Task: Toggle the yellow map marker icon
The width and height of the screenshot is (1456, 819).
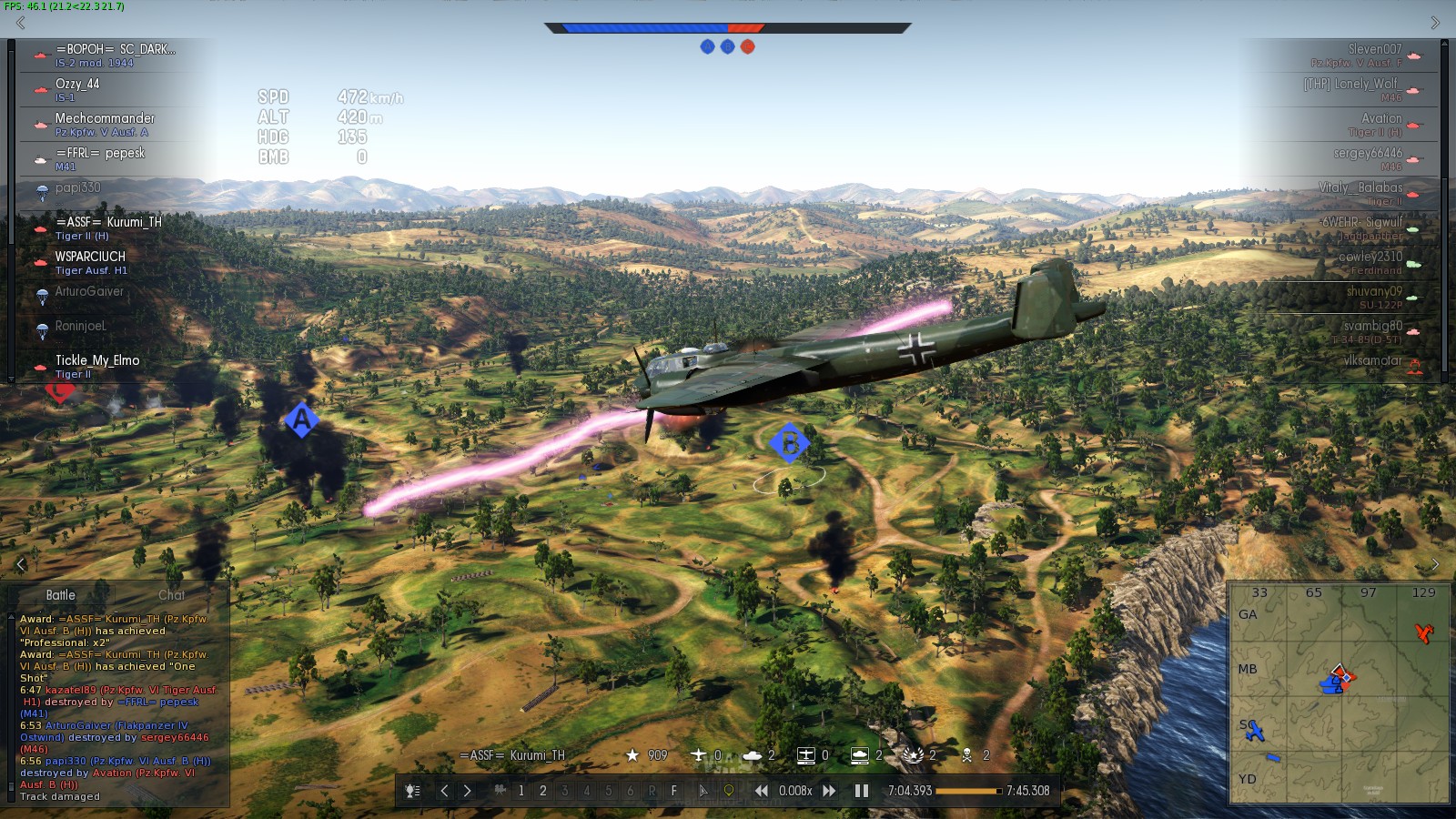Action: pyautogui.click(x=728, y=791)
